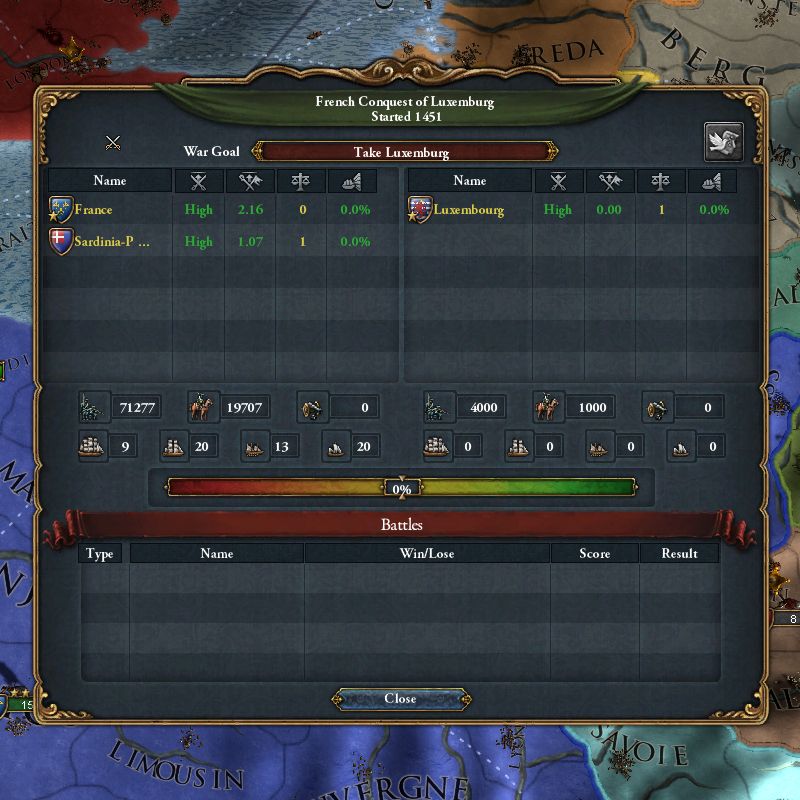
Task: Select Luxembourg in the defenders list
Action: point(470,210)
